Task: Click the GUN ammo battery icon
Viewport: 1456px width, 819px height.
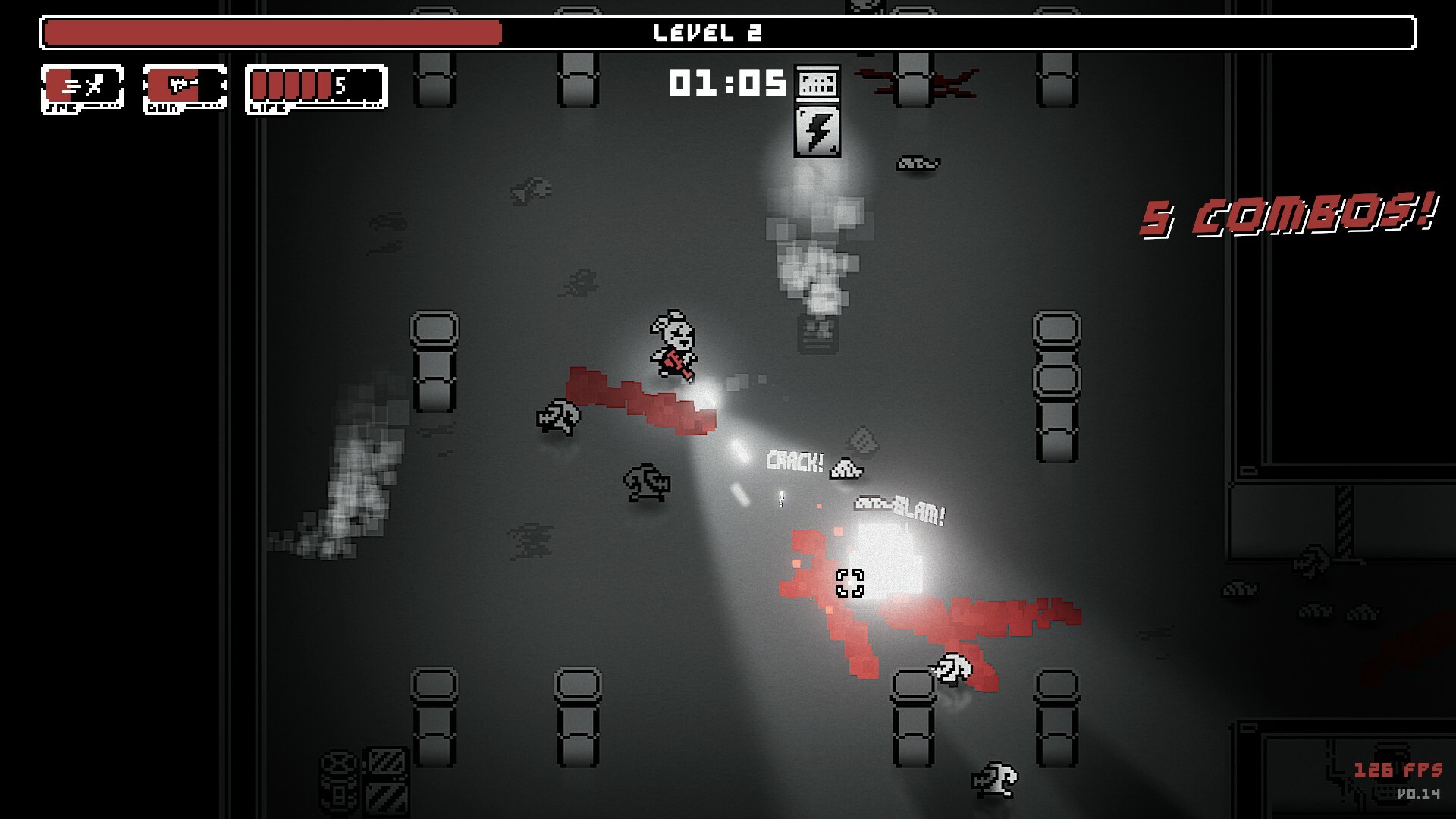Action: pos(182,85)
